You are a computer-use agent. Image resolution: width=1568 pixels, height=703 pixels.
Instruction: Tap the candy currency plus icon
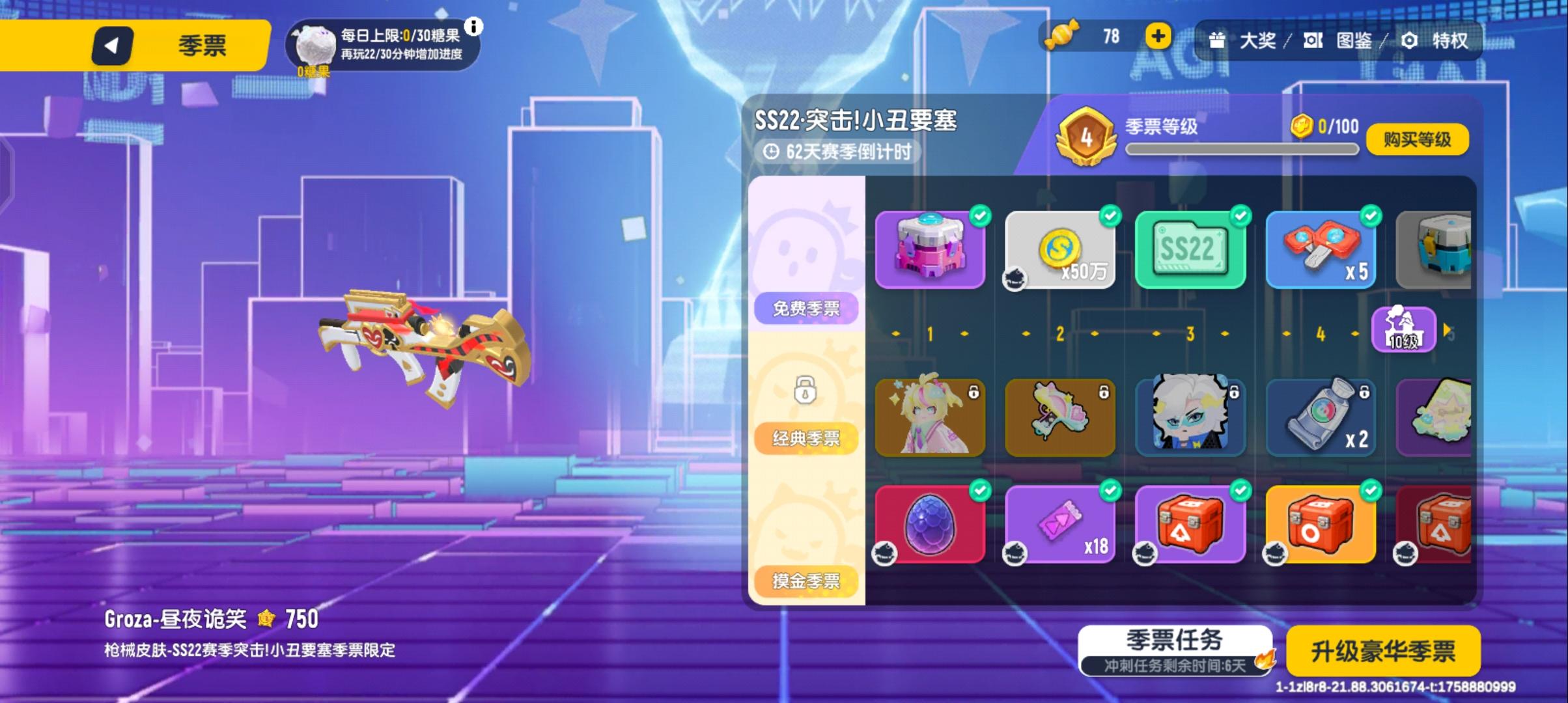1159,36
